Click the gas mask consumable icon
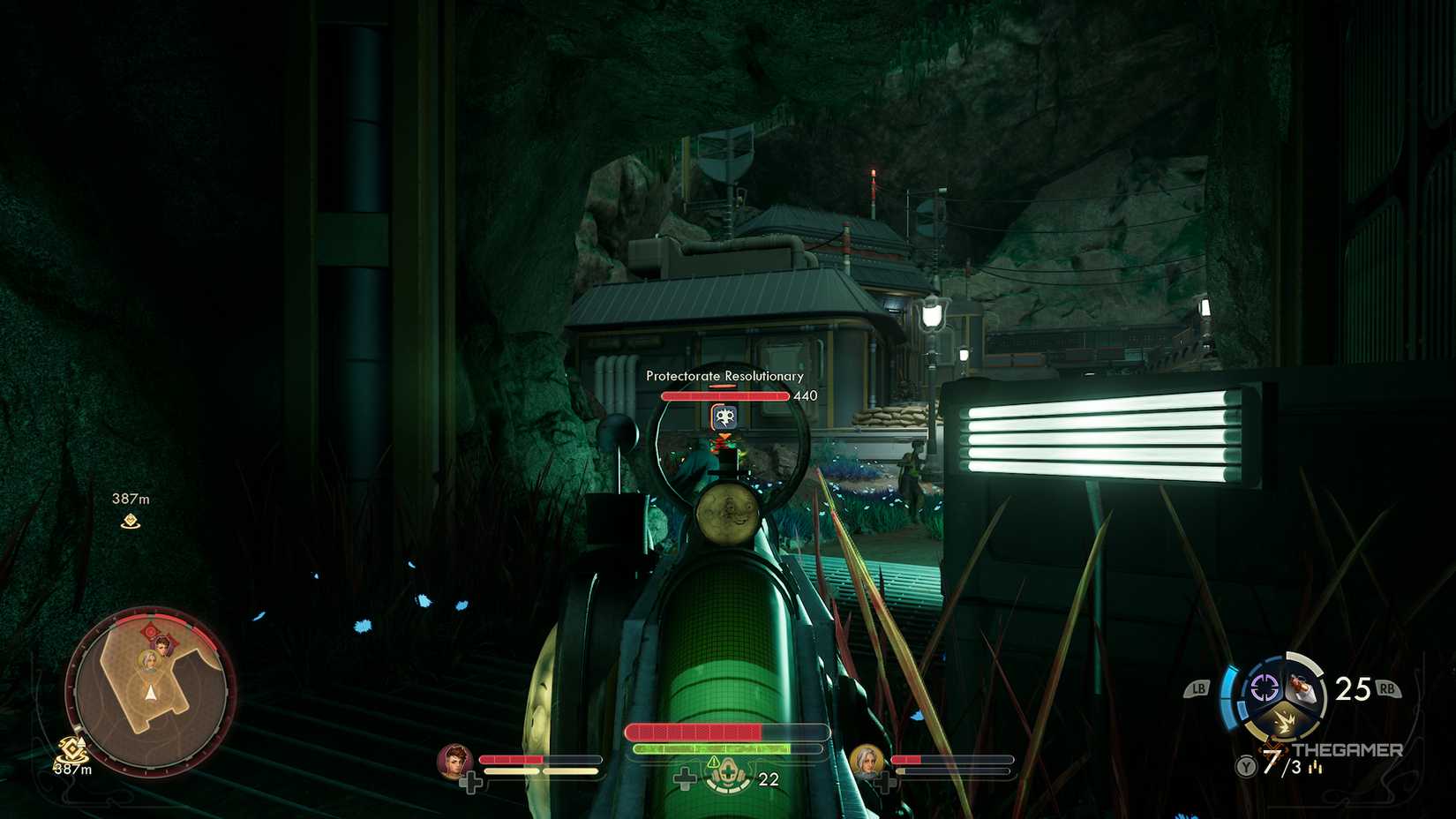Image resolution: width=1456 pixels, height=819 pixels. (x=729, y=773)
